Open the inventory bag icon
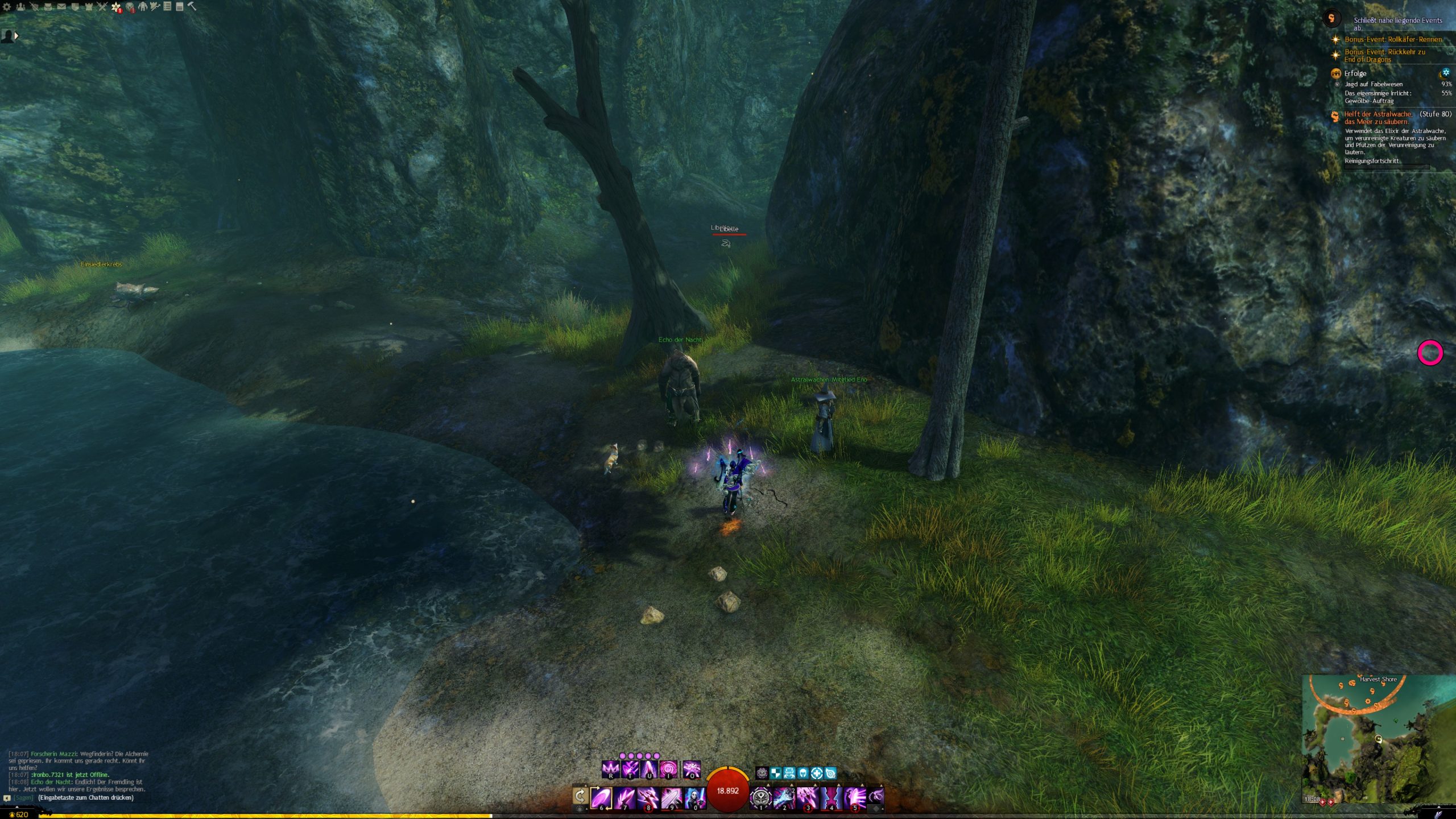Screen dimensions: 1456x819 tap(48, 7)
